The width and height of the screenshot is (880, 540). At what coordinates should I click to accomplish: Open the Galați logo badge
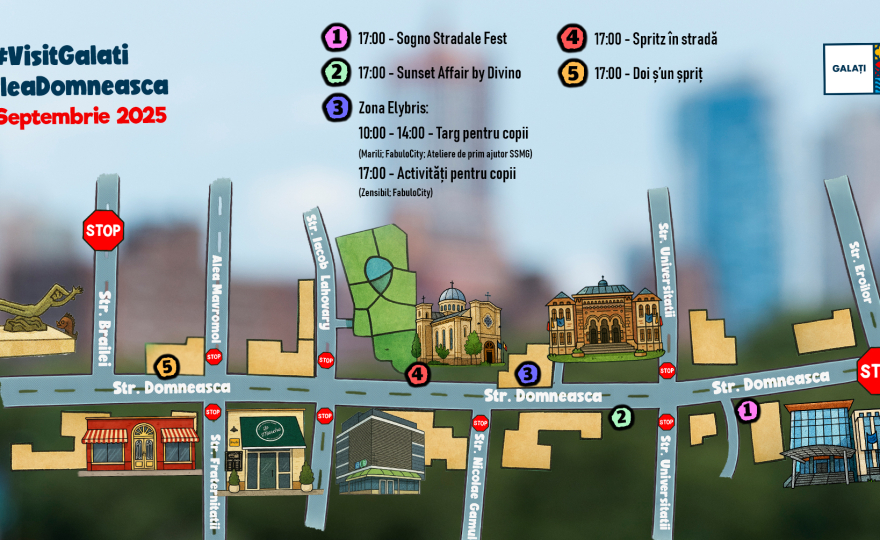[850, 68]
